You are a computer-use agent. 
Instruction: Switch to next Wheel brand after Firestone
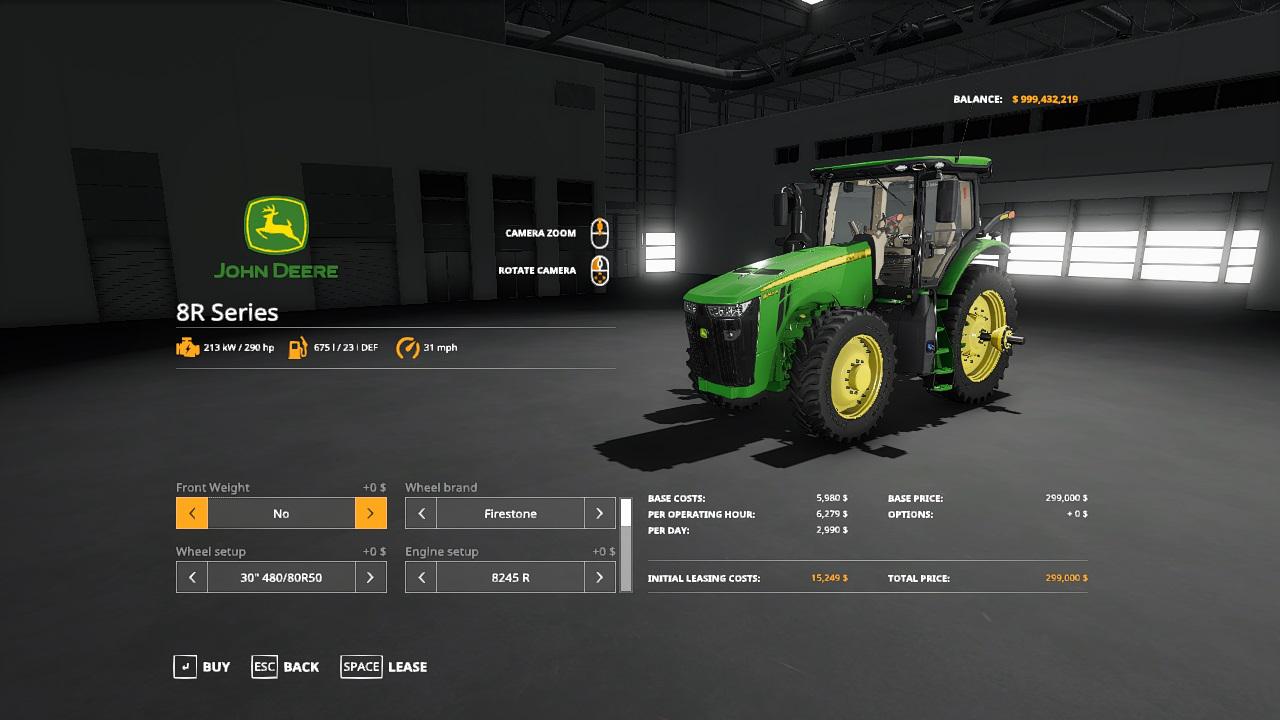[x=599, y=514]
